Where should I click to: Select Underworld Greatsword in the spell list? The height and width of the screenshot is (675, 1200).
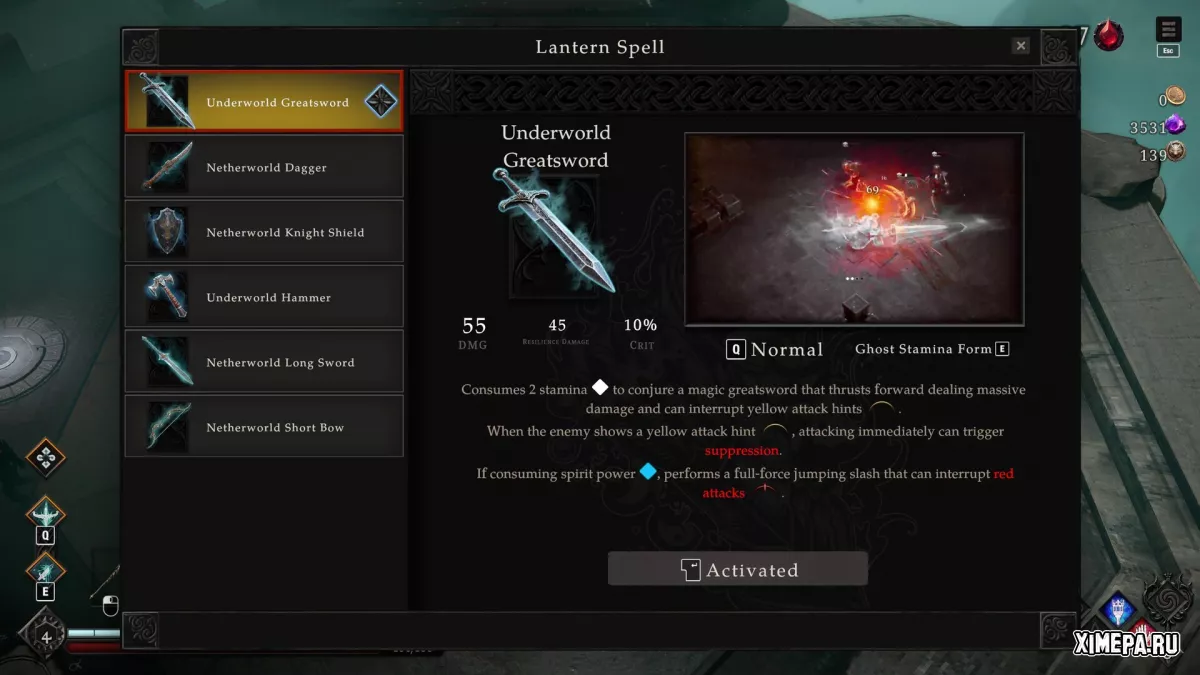264,102
